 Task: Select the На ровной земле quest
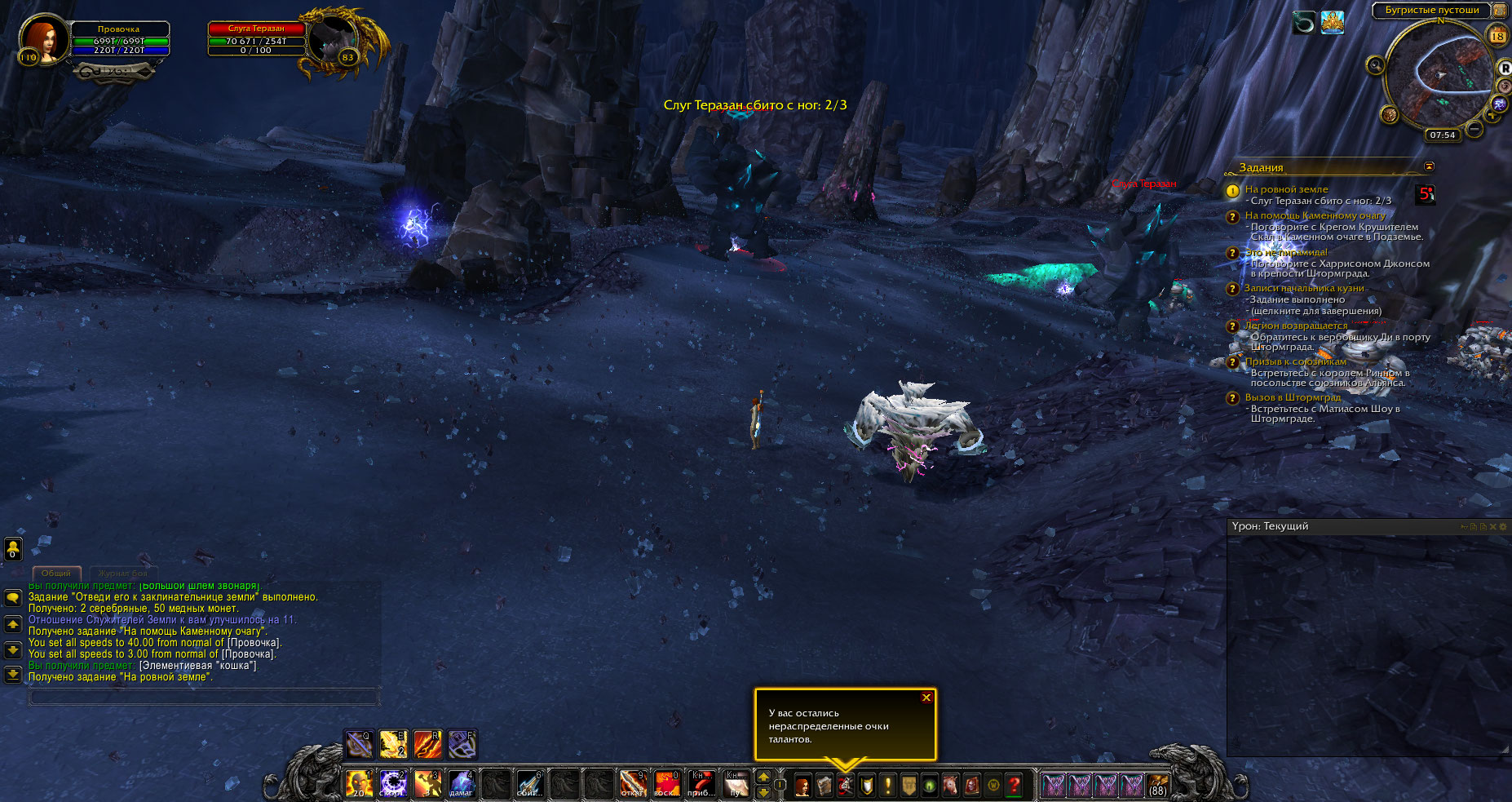(x=1286, y=189)
